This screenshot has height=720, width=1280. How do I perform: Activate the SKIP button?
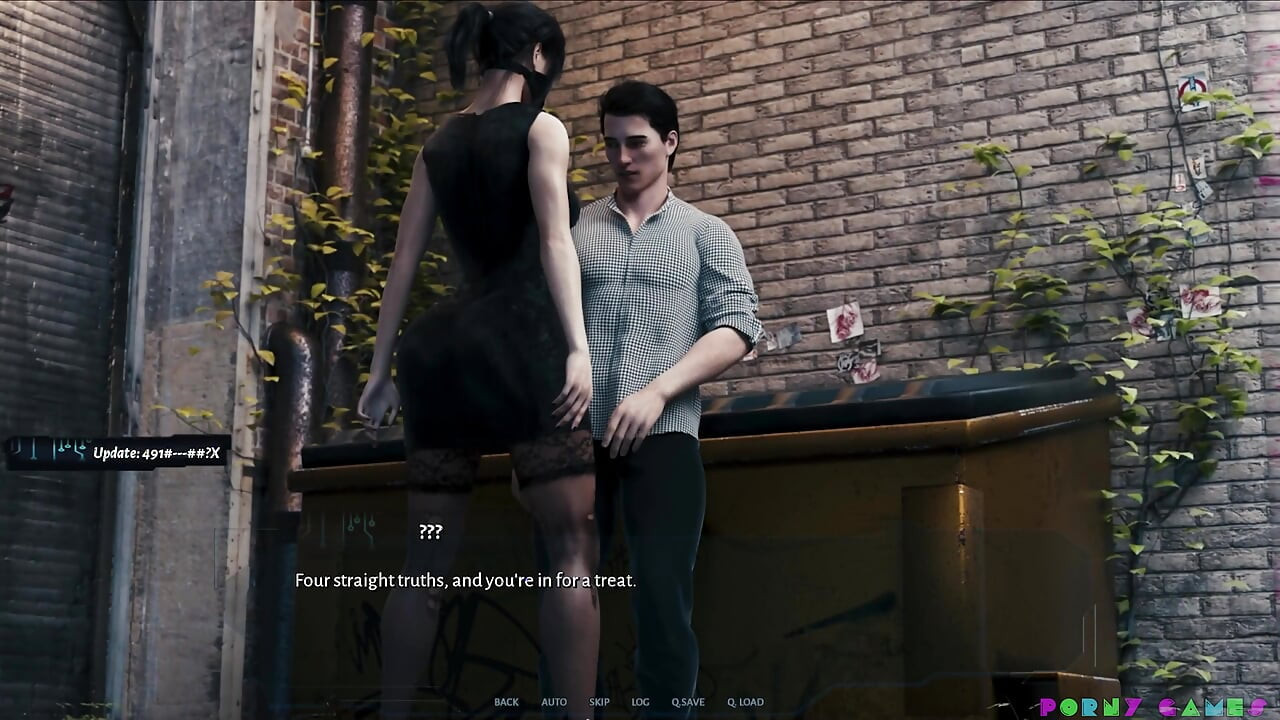[x=599, y=702]
